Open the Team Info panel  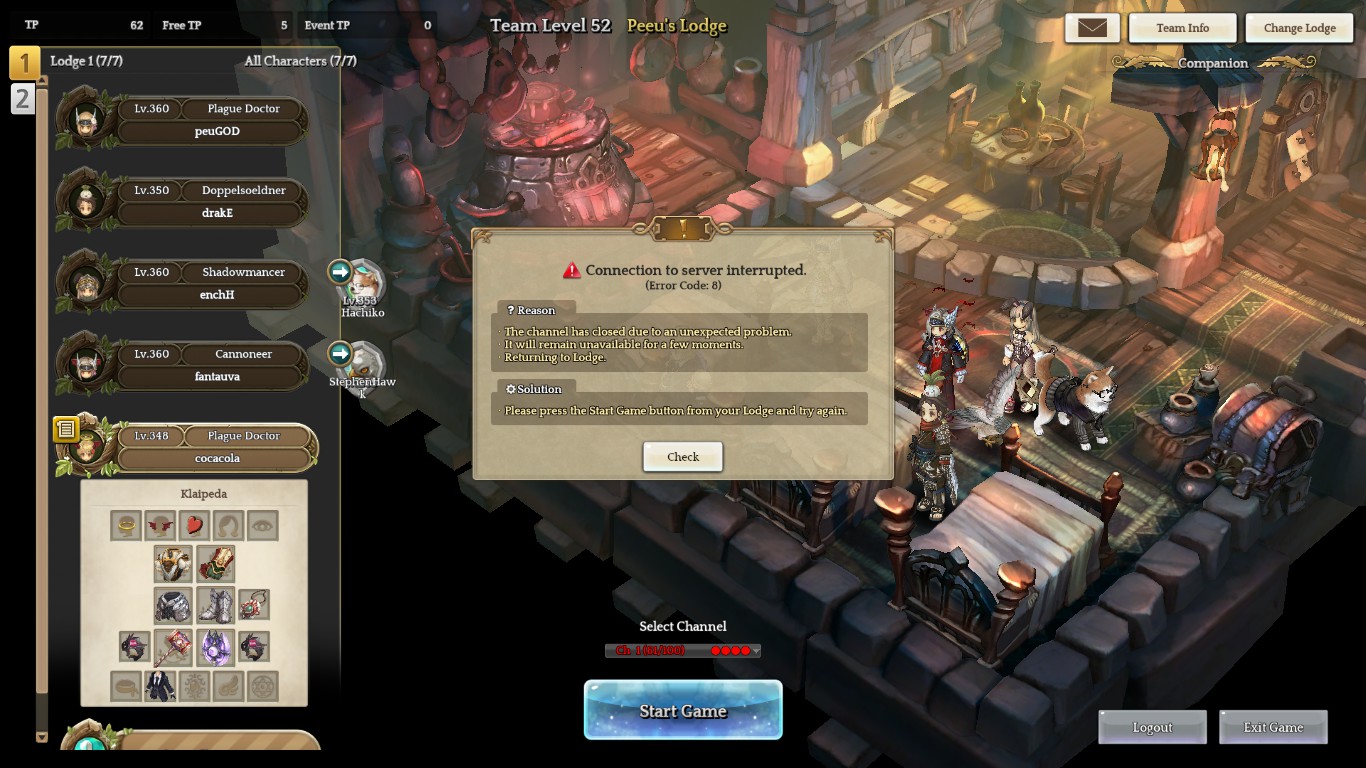coord(1182,28)
